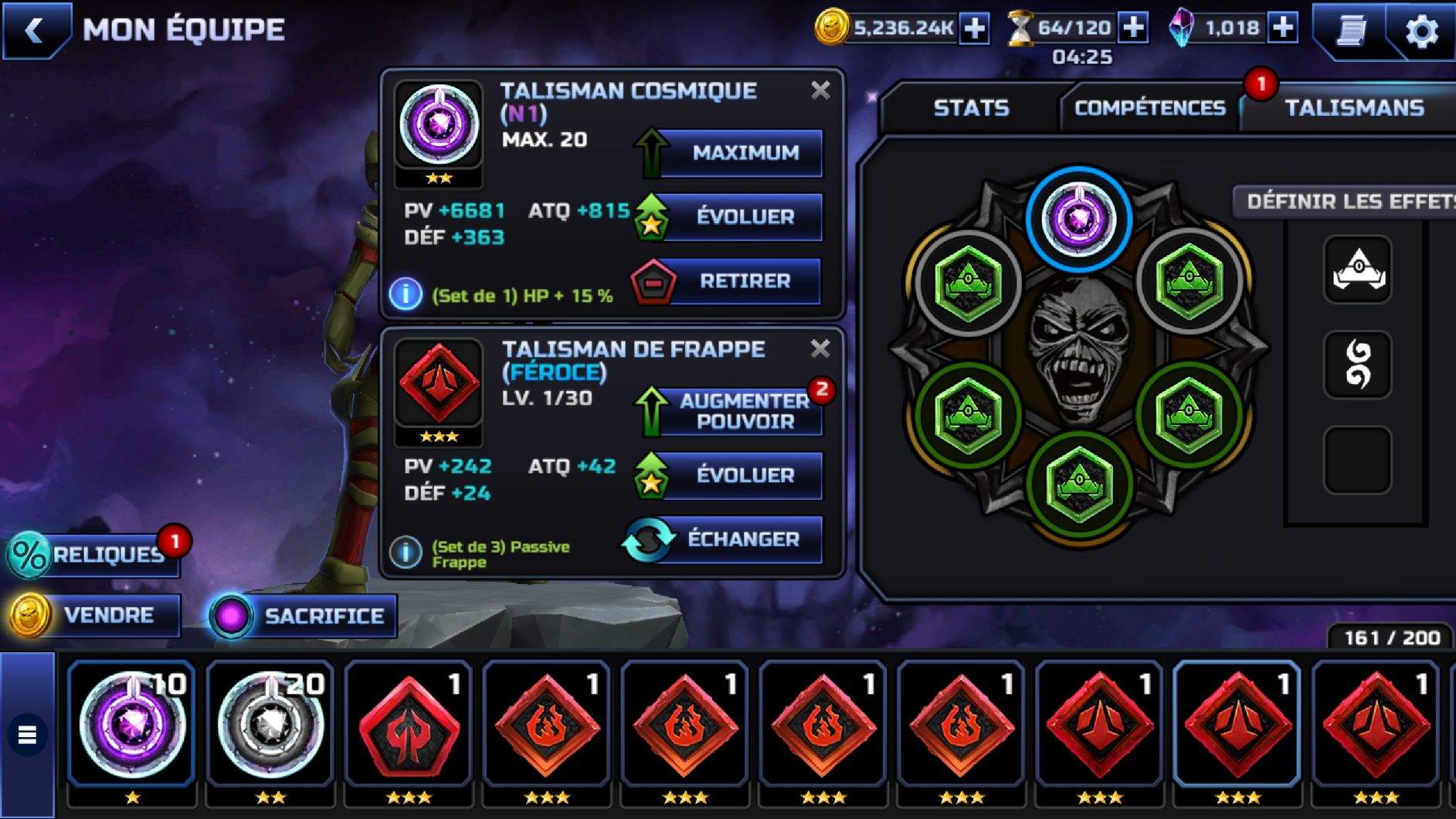Swap talisman using Échanger button
This screenshot has height=819, width=1456.
pos(742,539)
